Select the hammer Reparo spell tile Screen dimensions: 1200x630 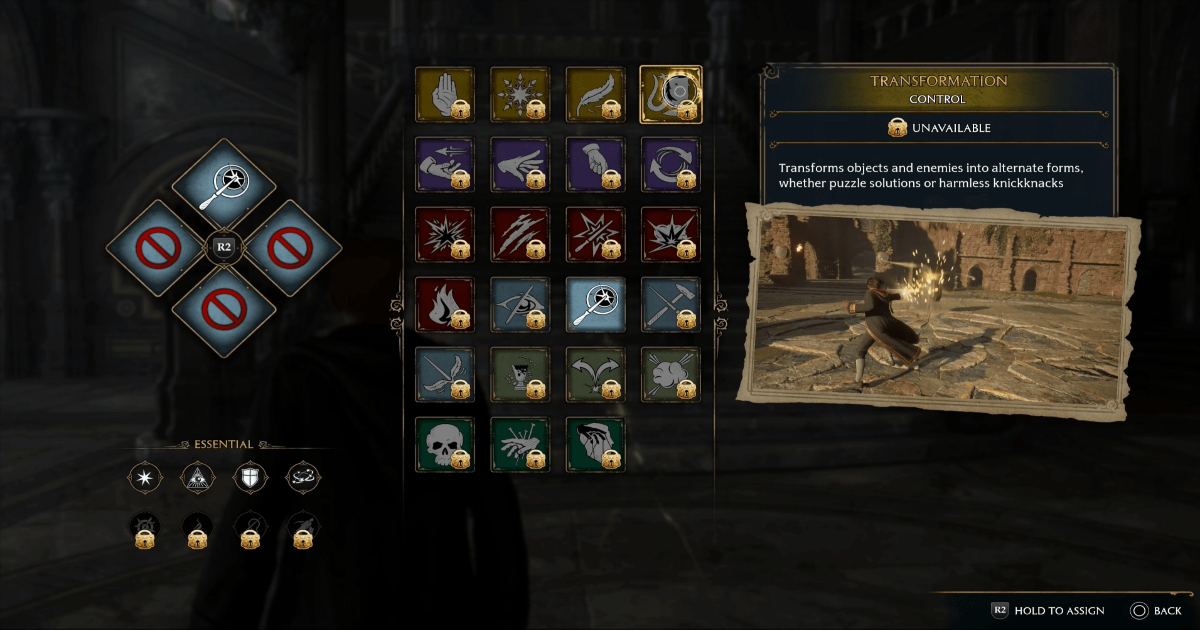tap(670, 304)
